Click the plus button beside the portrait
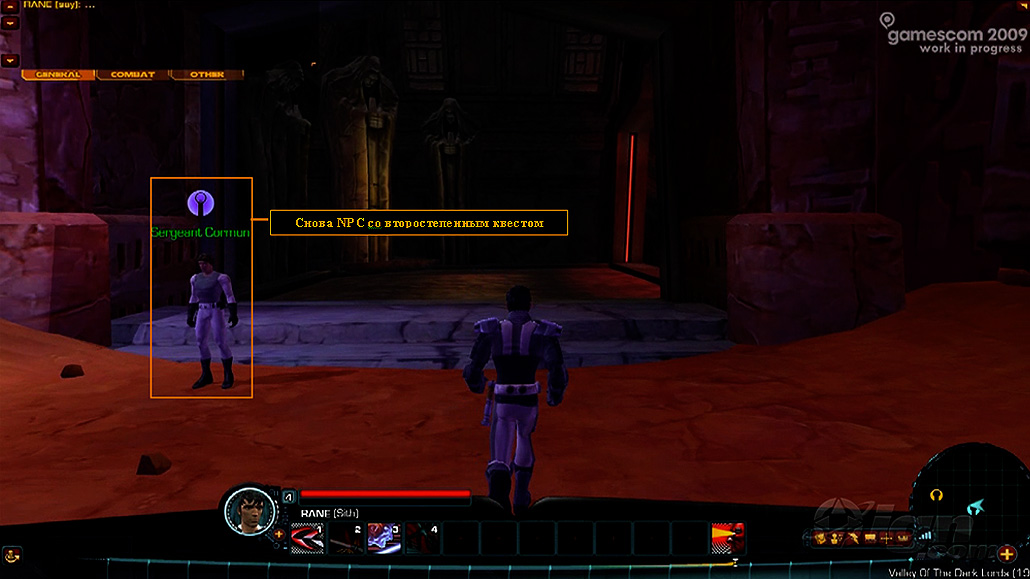 coord(279,534)
